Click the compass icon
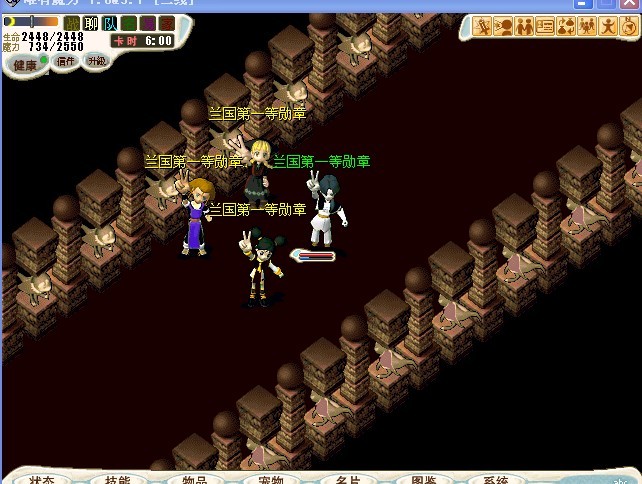The width and height of the screenshot is (642, 484). pyautogui.click(x=630, y=27)
